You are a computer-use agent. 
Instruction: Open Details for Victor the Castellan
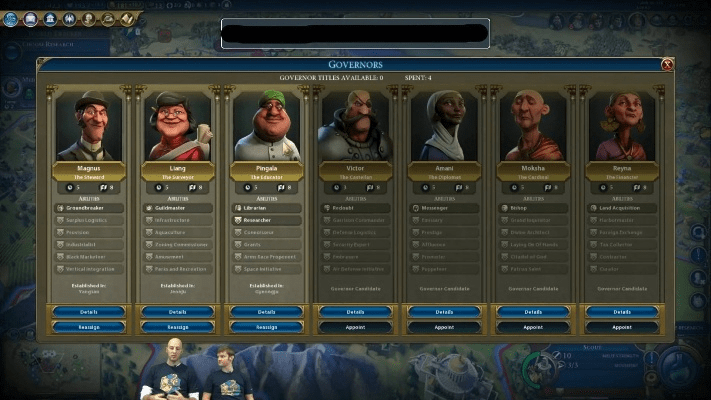tap(355, 312)
